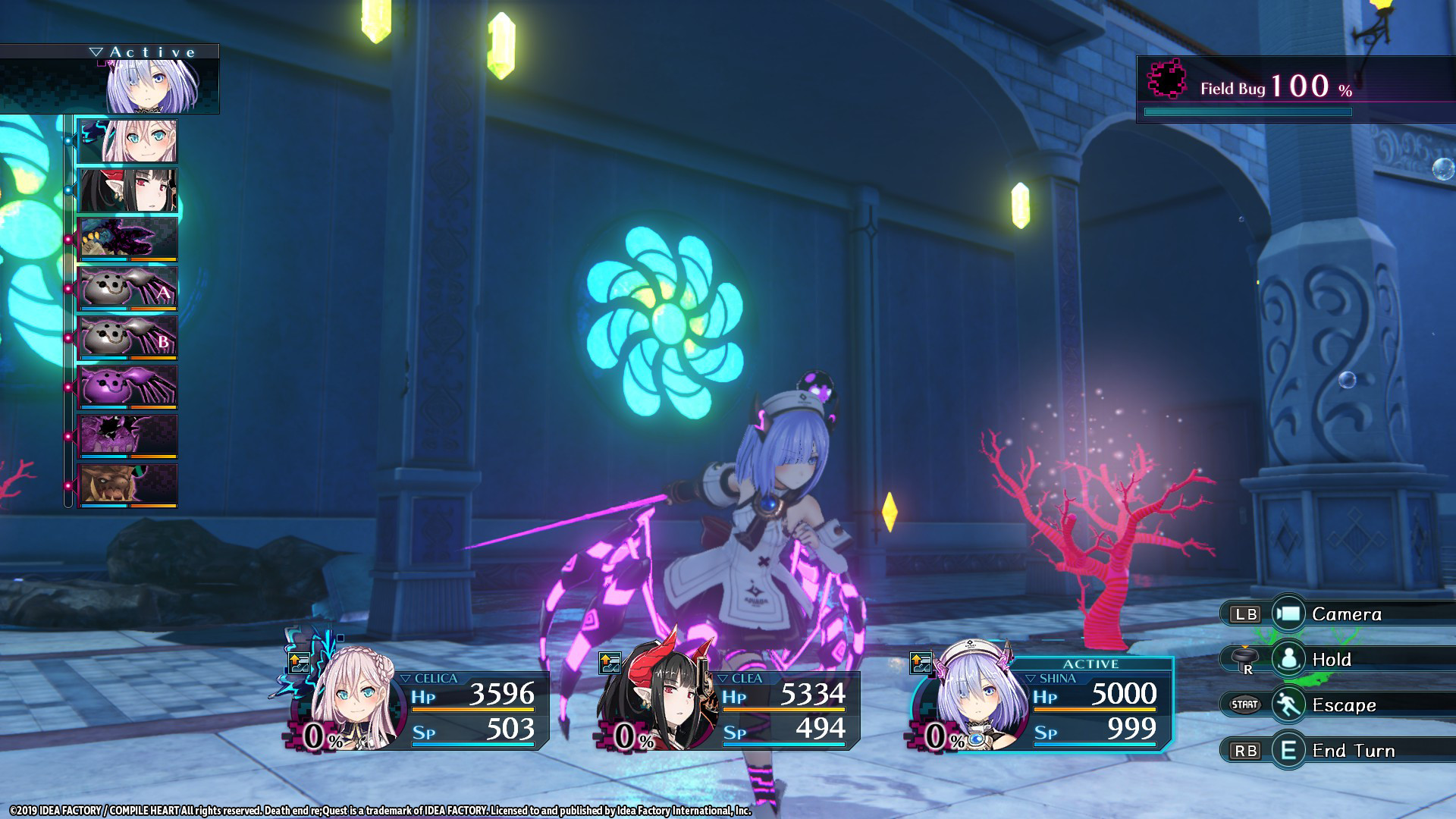
Task: Click the Escape button
Action: pyautogui.click(x=1354, y=704)
